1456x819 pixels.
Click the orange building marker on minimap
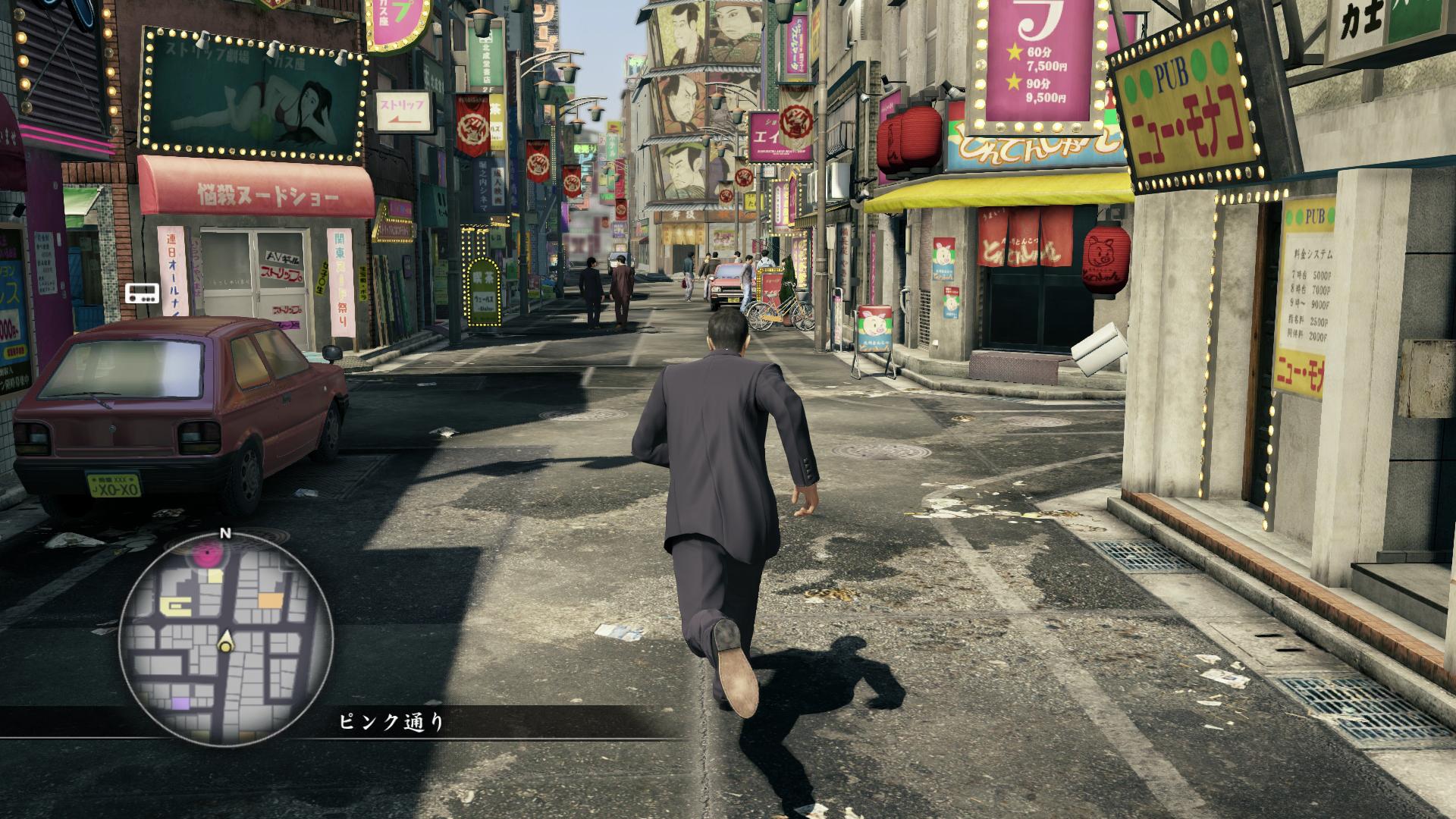pyautogui.click(x=270, y=601)
